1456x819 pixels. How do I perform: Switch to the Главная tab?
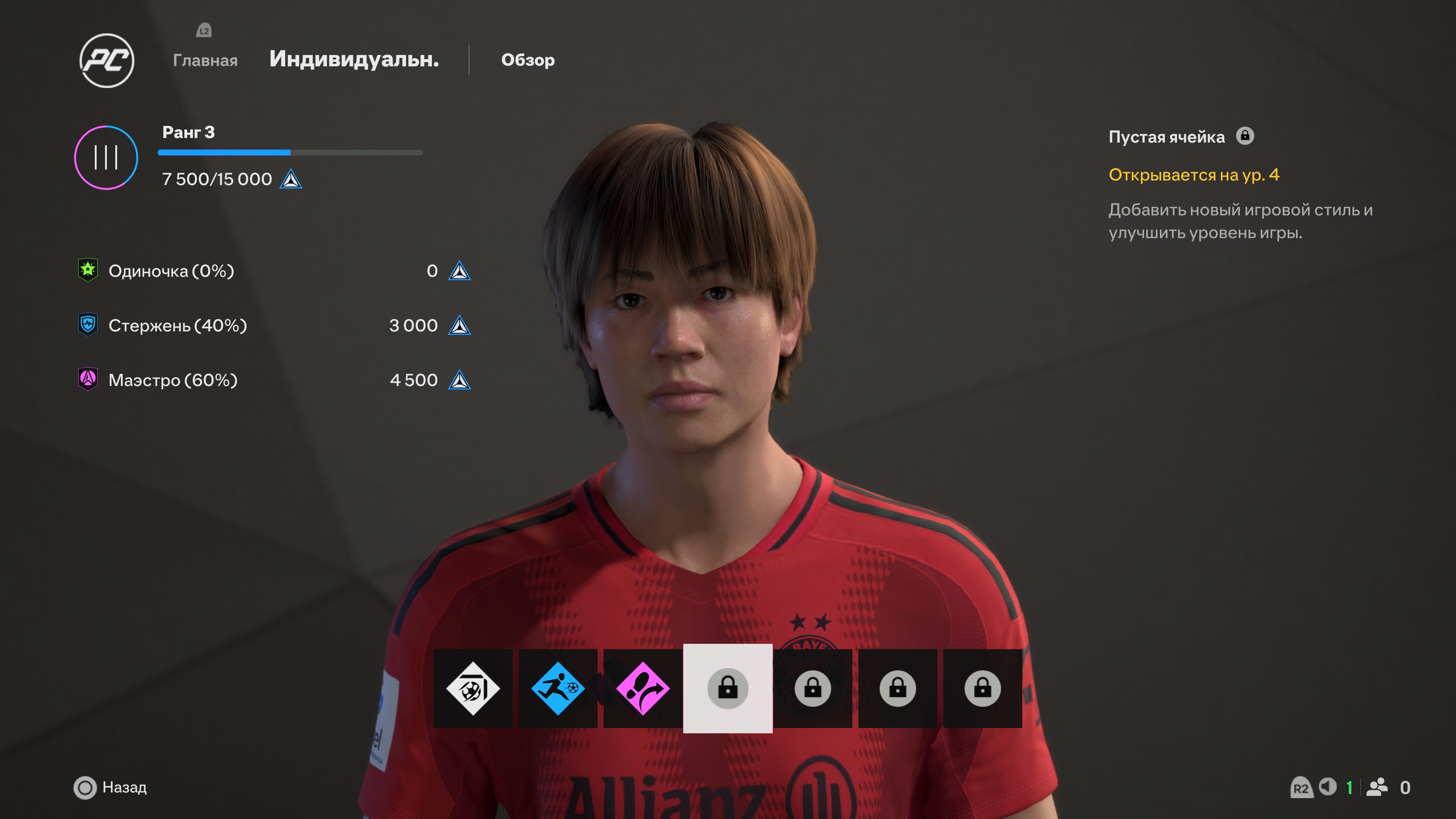point(205,60)
